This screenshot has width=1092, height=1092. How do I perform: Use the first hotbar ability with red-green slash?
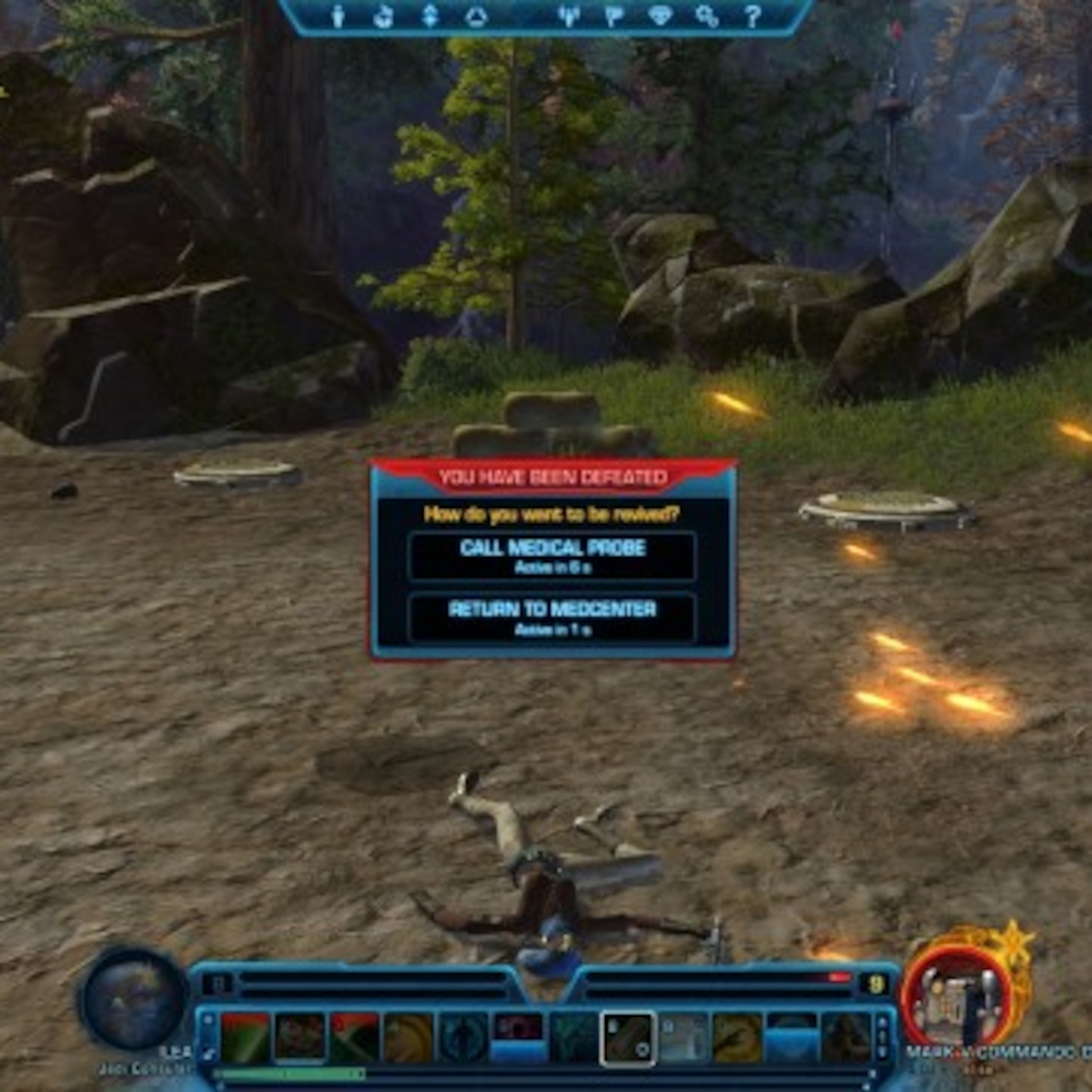(x=245, y=1038)
